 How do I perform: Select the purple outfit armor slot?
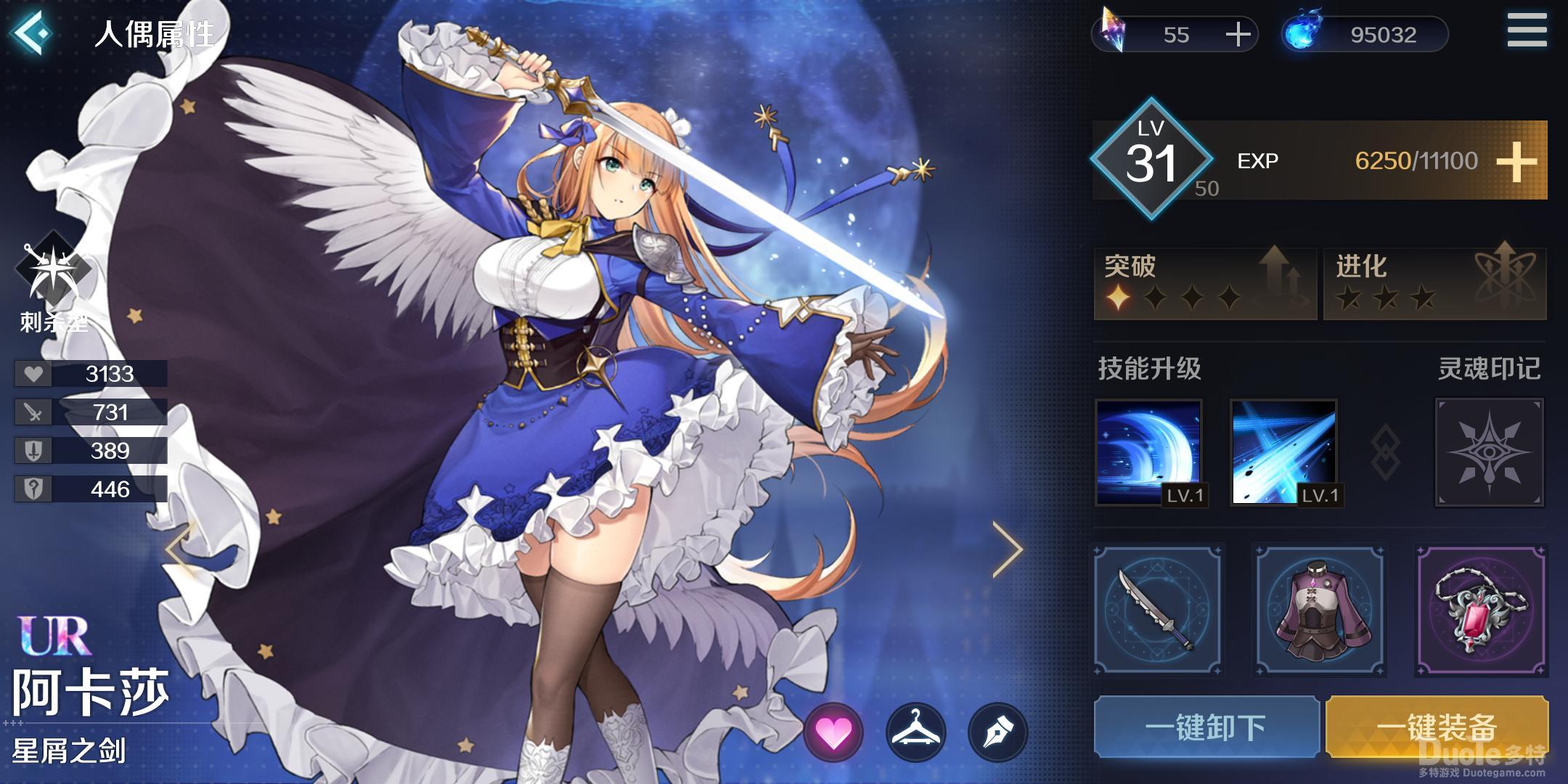[1320, 610]
